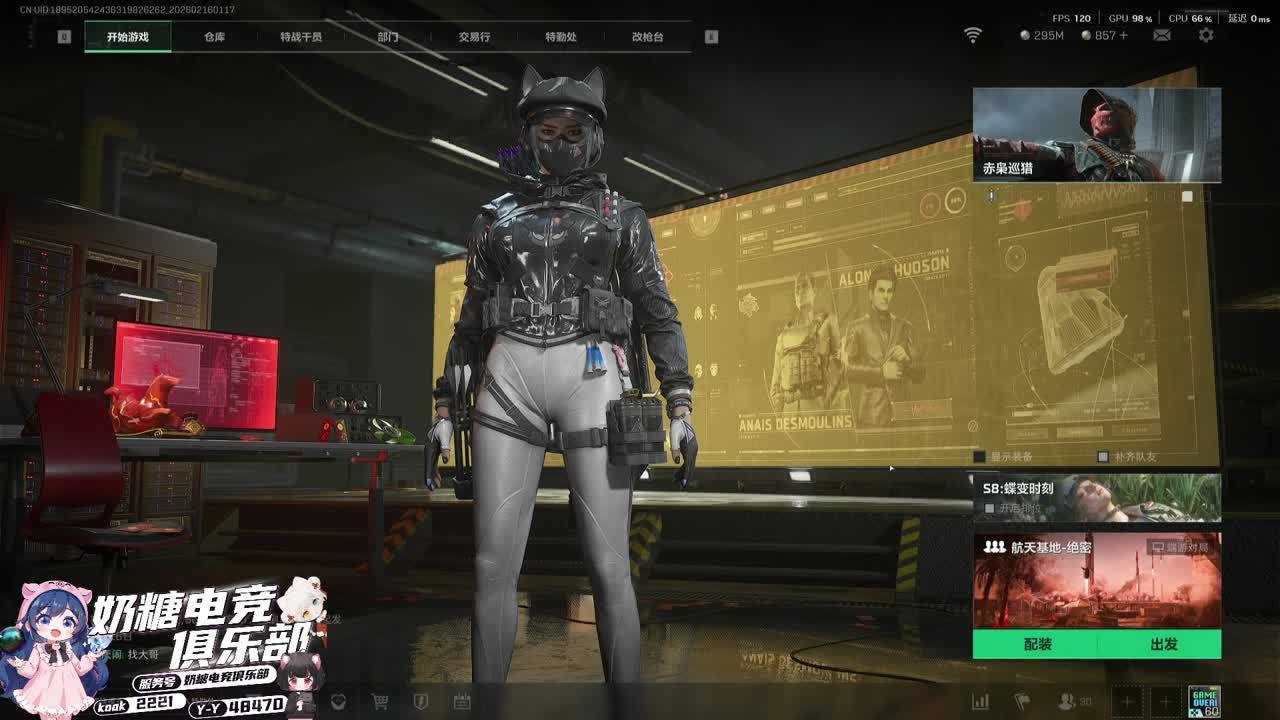The image size is (1280, 720).
Task: Click the 出发 depart button
Action: click(1163, 644)
